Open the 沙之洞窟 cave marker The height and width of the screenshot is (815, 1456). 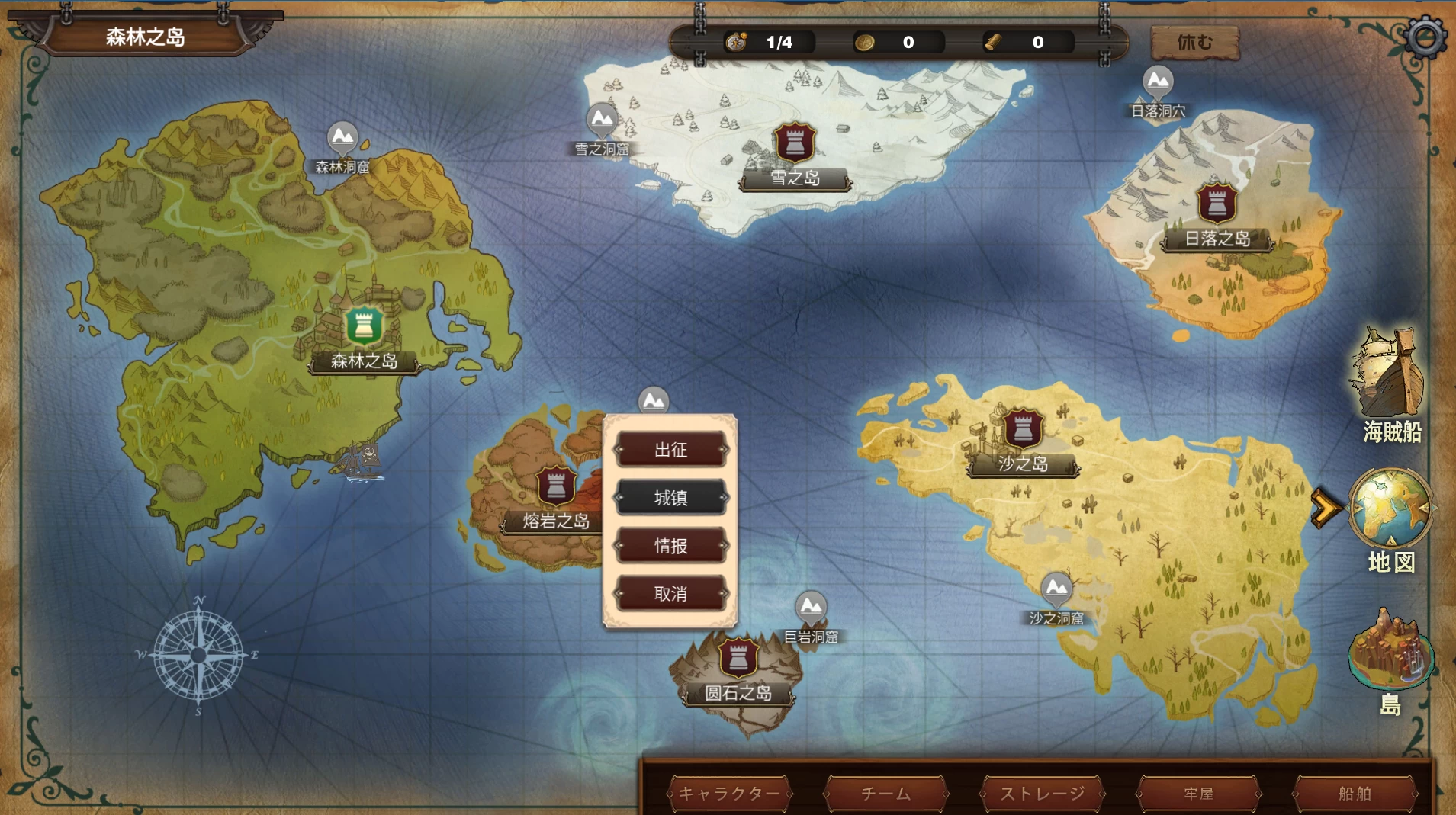point(1056,589)
